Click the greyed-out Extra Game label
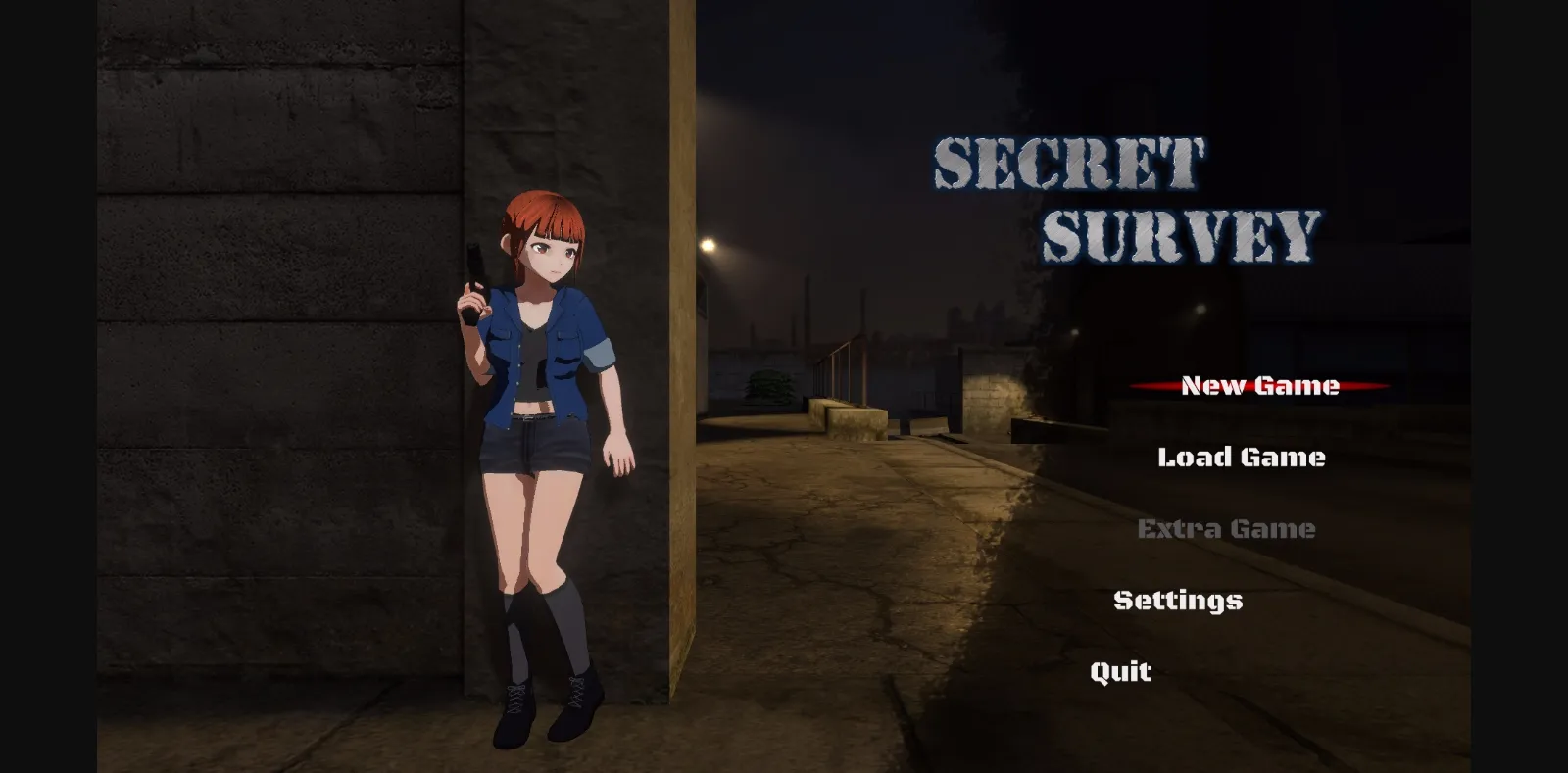The height and width of the screenshot is (773, 1568). click(1225, 528)
